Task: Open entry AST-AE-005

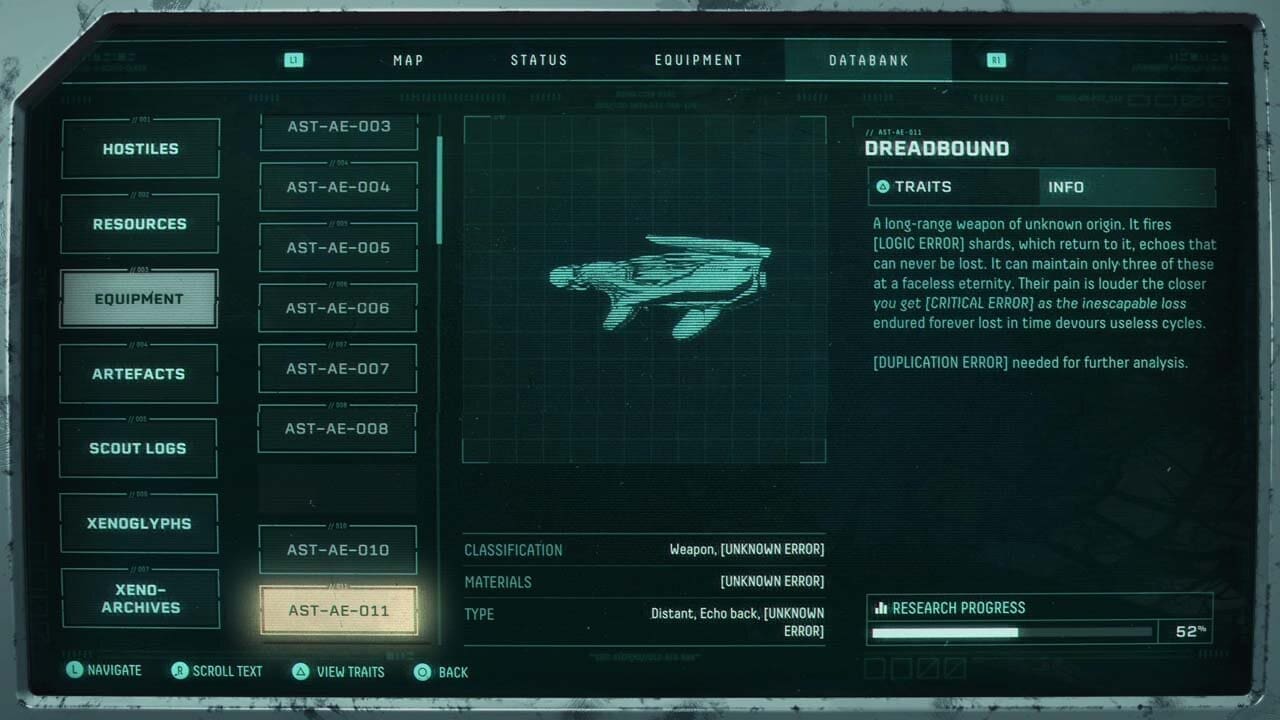Action: point(338,248)
